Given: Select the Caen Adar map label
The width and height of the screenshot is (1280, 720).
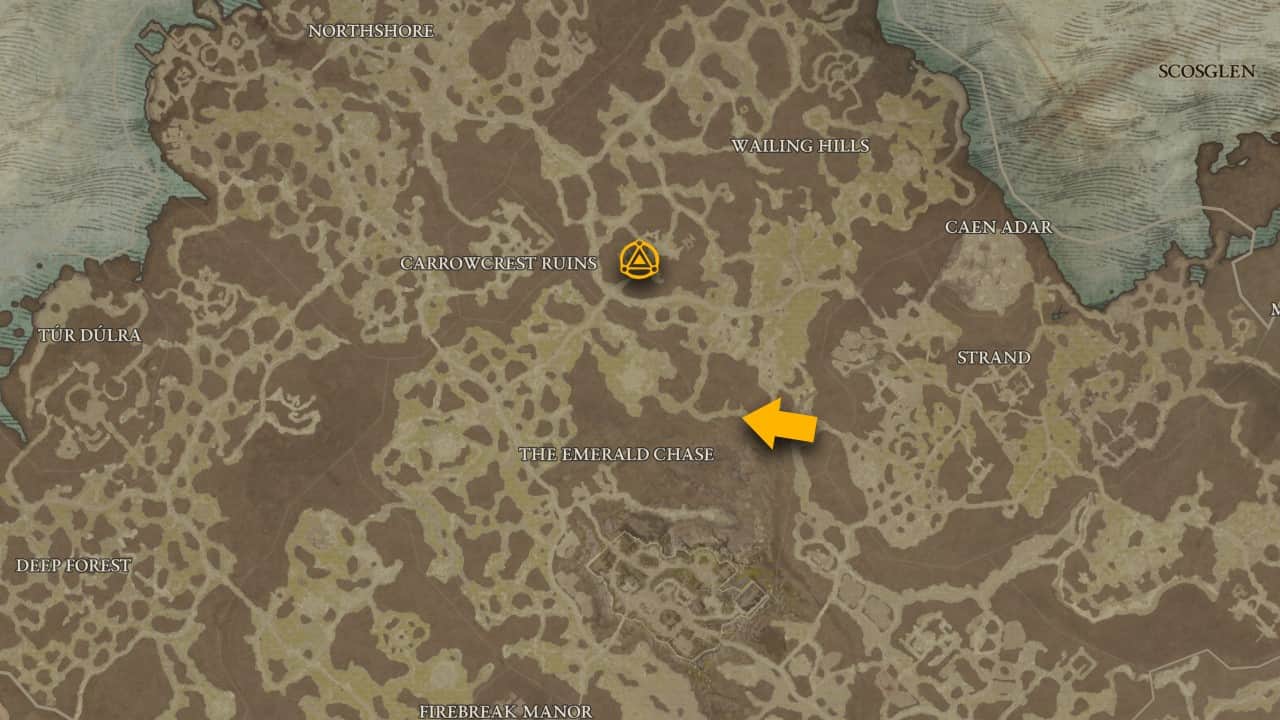Looking at the screenshot, I should coord(999,228).
